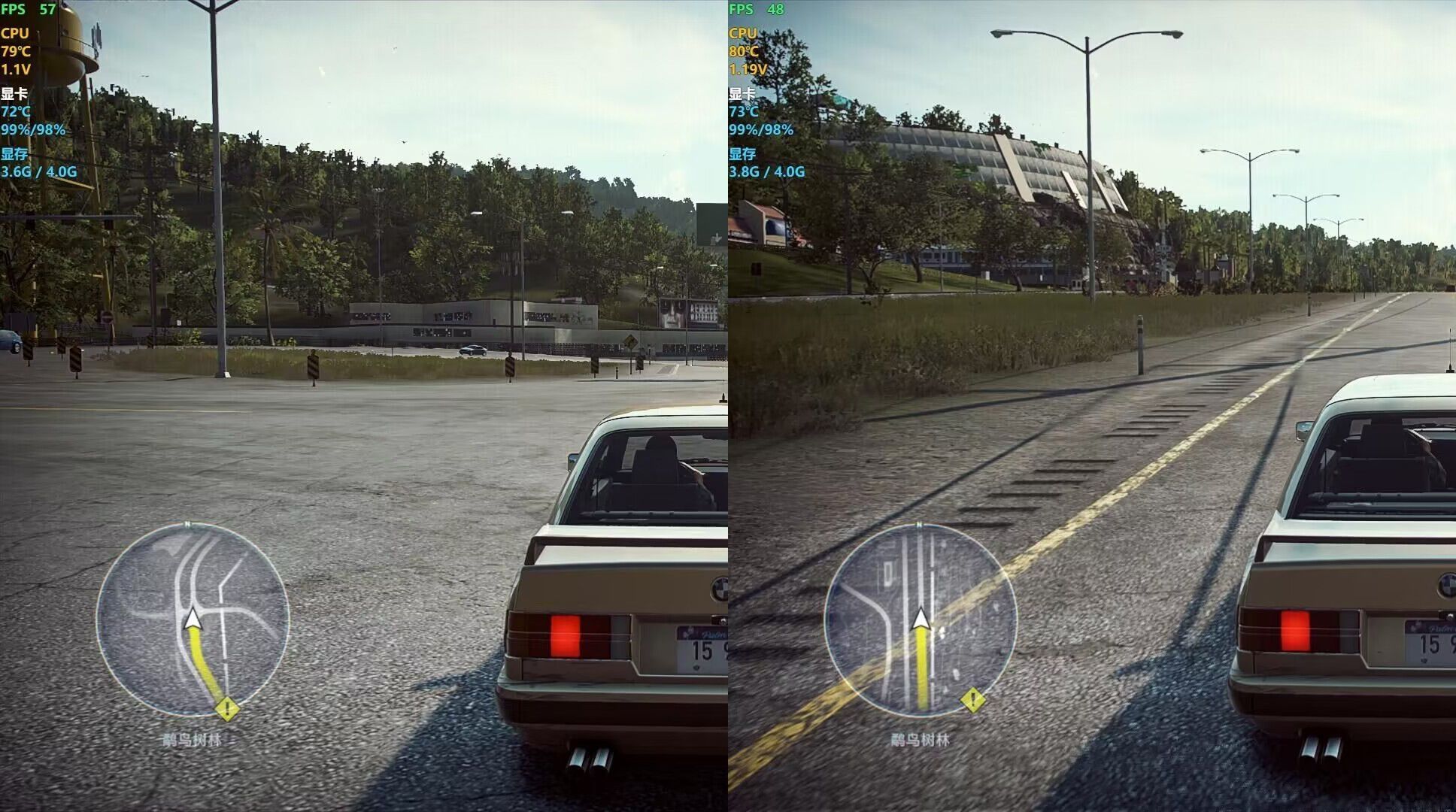Click the minimap showing the curved yellow route

point(193,620)
